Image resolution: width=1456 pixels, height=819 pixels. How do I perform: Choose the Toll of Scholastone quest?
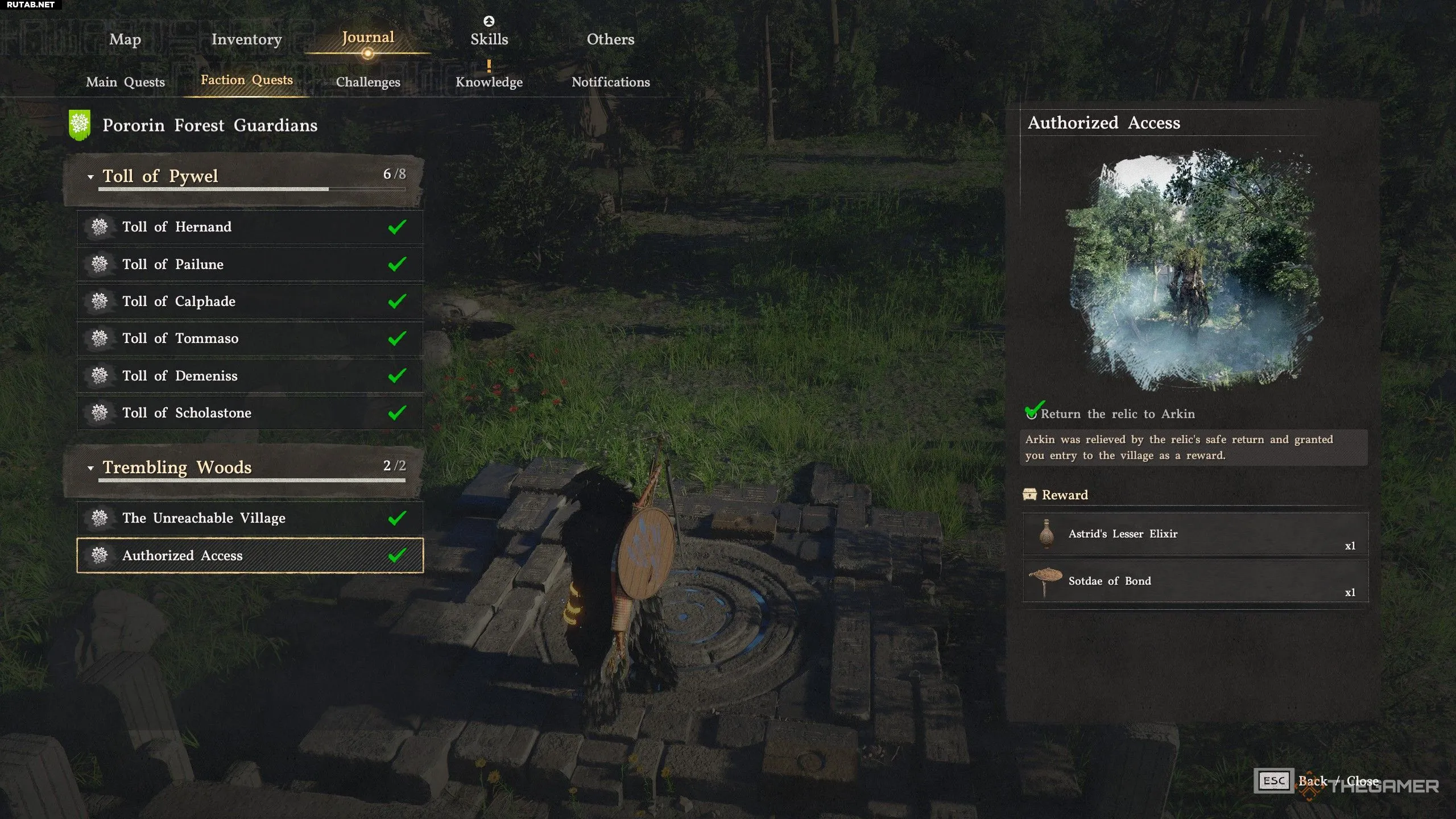tap(249, 413)
